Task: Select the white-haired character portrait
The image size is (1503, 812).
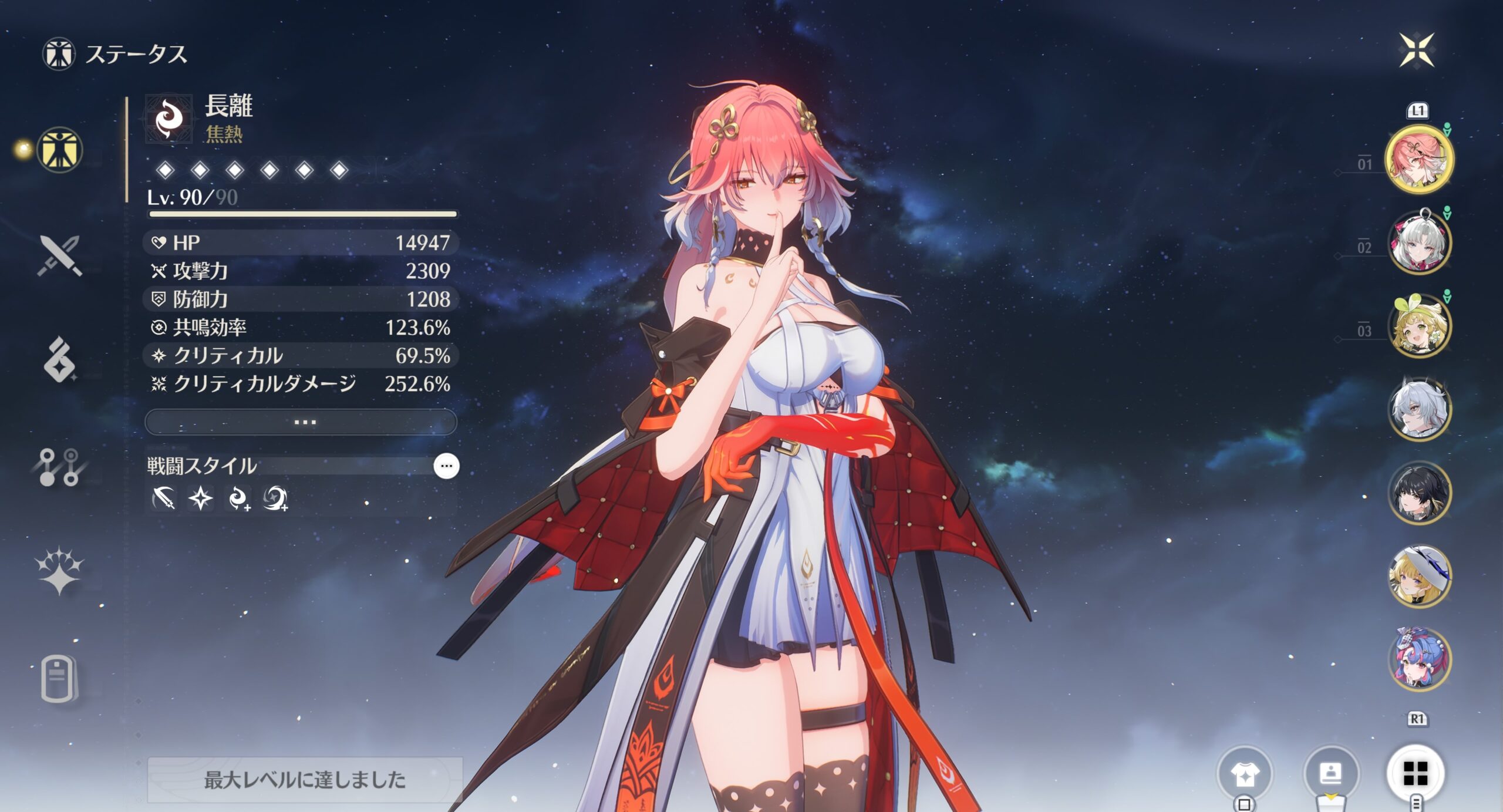Action: [1419, 409]
